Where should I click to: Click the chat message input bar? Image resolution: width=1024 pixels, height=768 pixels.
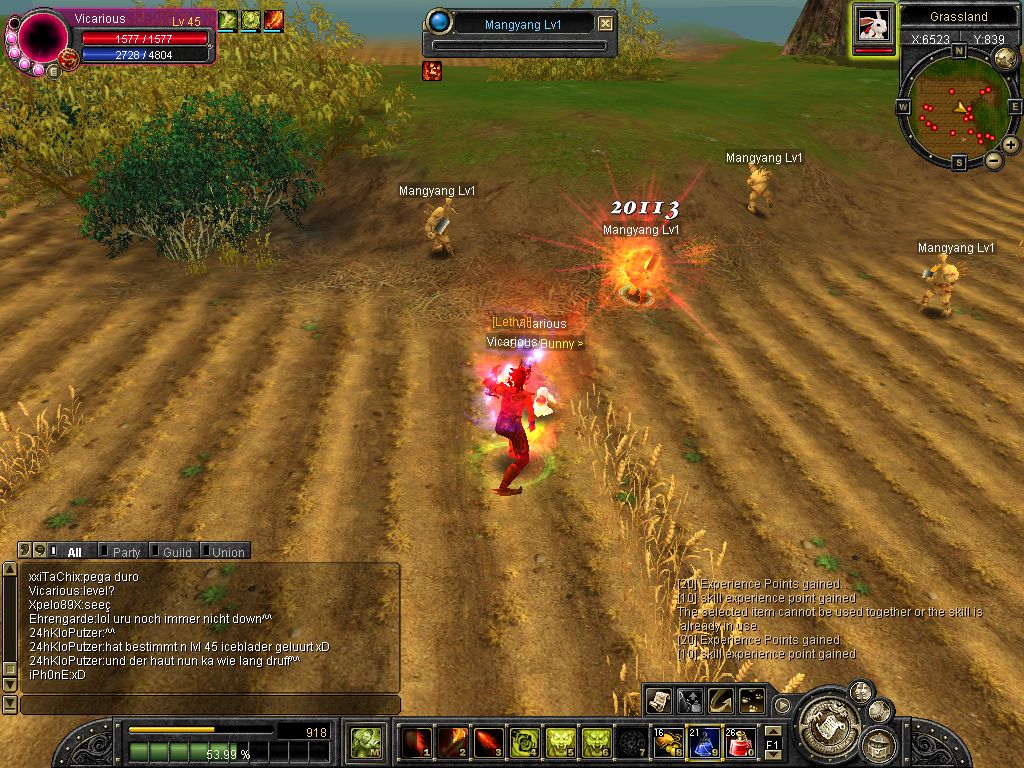click(x=210, y=705)
